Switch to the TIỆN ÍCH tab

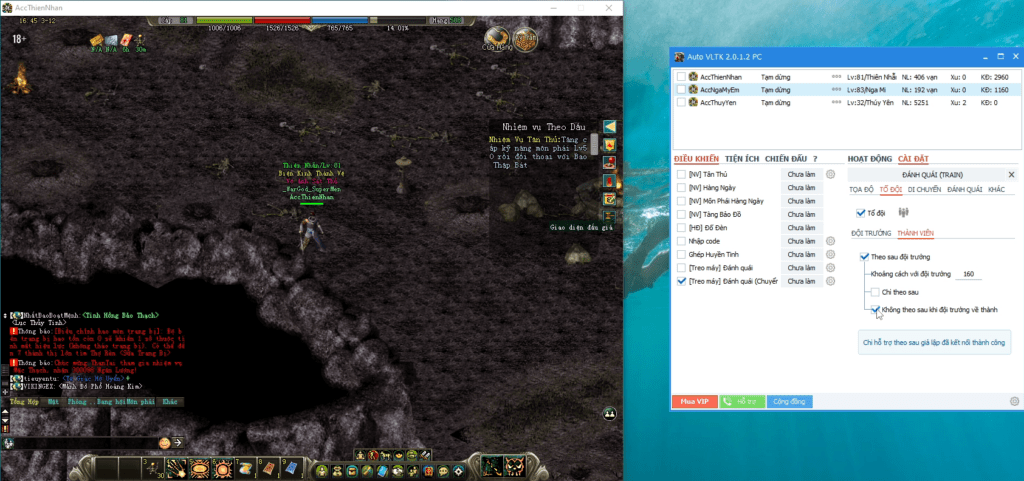(x=742, y=158)
